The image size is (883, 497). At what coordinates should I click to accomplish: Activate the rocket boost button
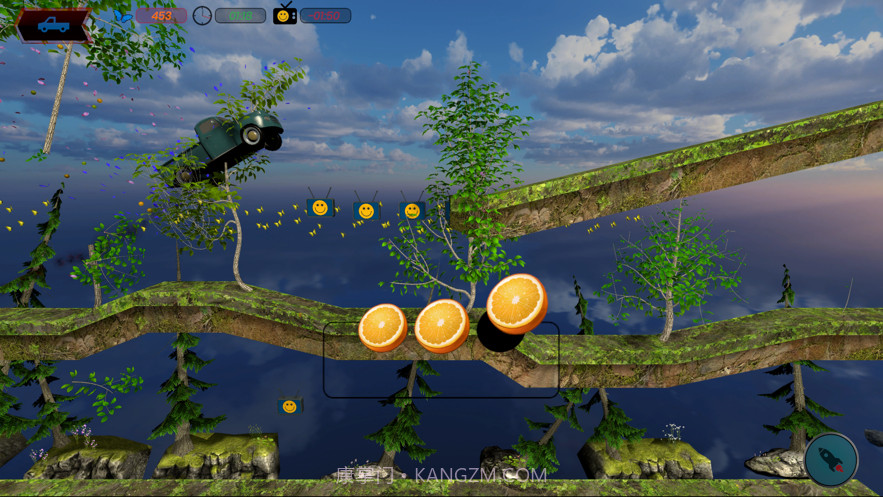[x=831, y=459]
